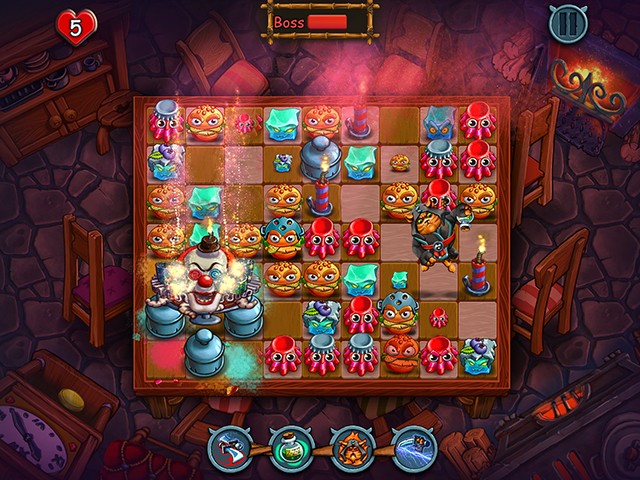Trigger the lightning glove power-up

click(x=412, y=448)
